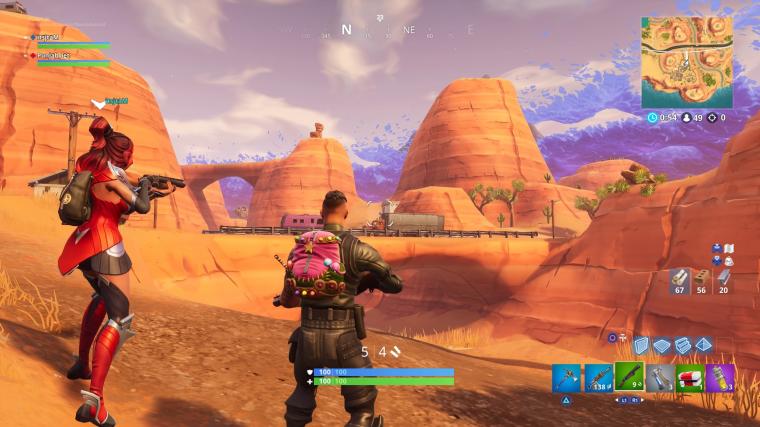760x427 pixels.
Task: Equip the assault rifle with 138 ammo
Action: [597, 378]
